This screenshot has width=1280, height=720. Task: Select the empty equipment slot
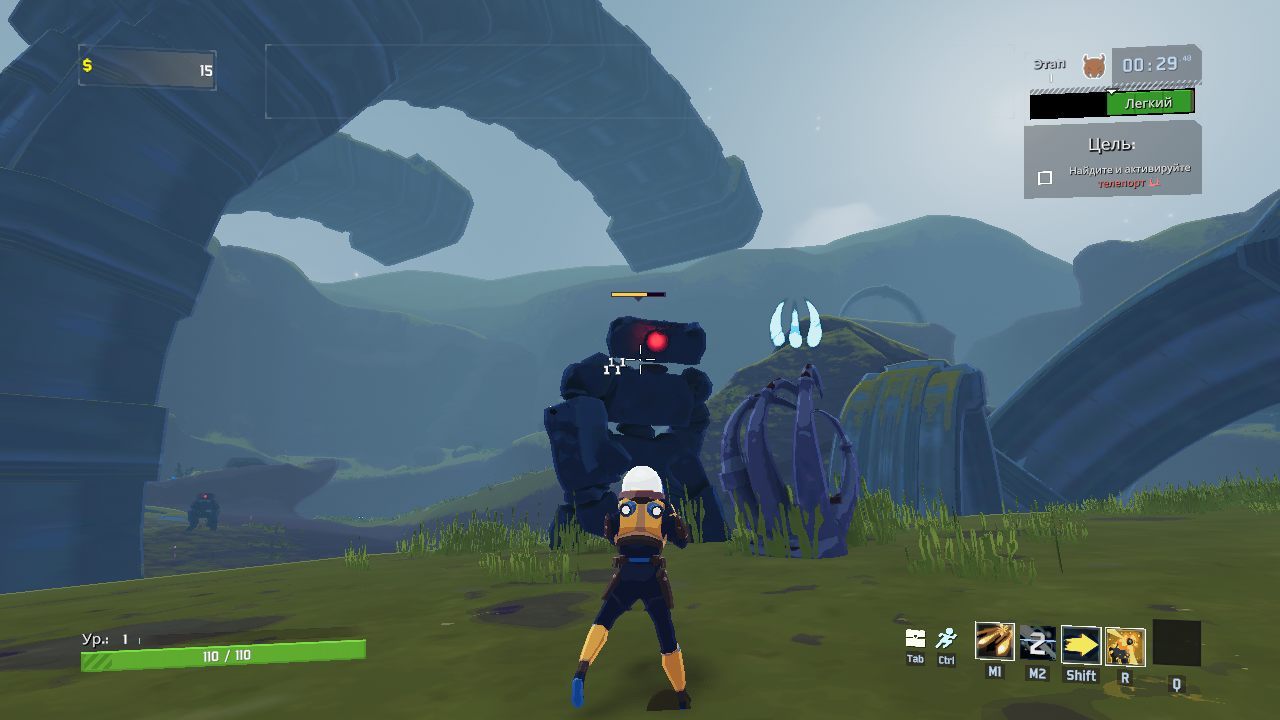(x=1176, y=643)
